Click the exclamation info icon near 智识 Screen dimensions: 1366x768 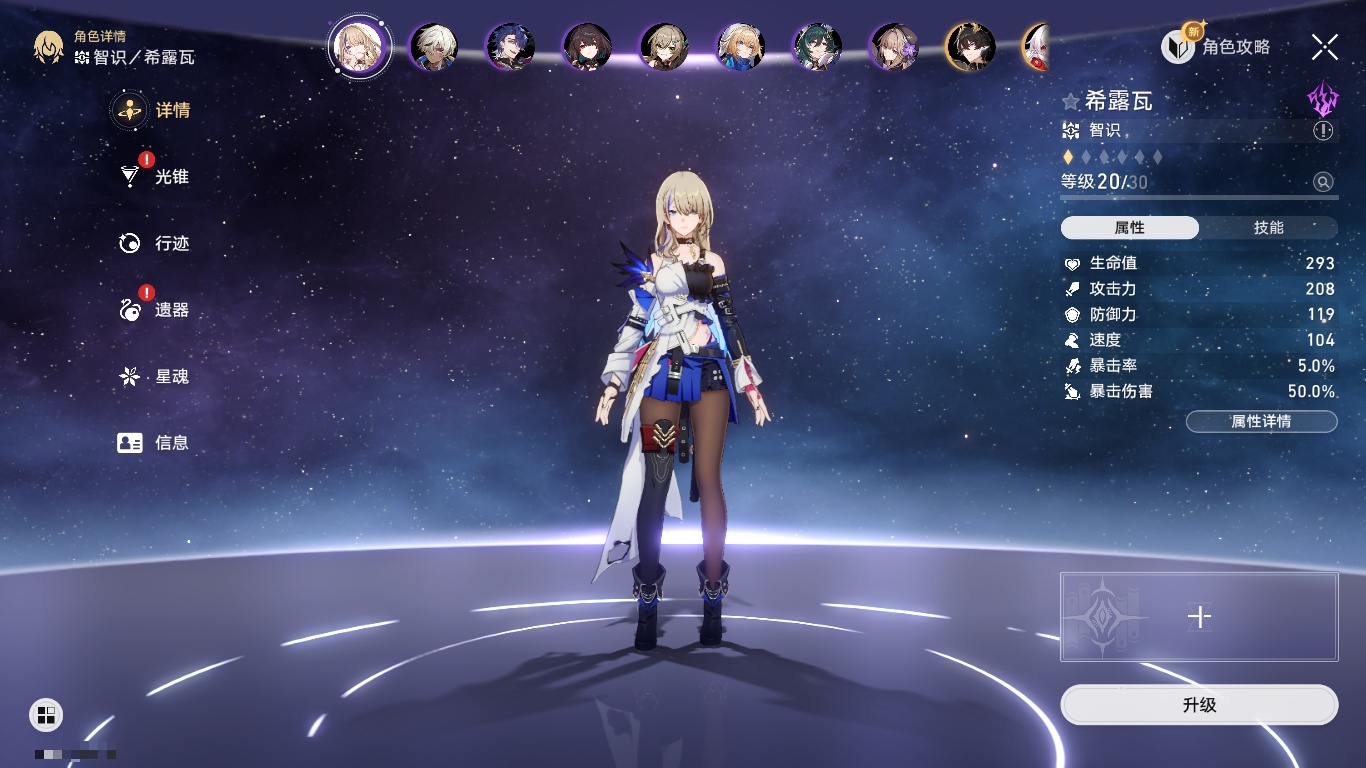(1323, 131)
